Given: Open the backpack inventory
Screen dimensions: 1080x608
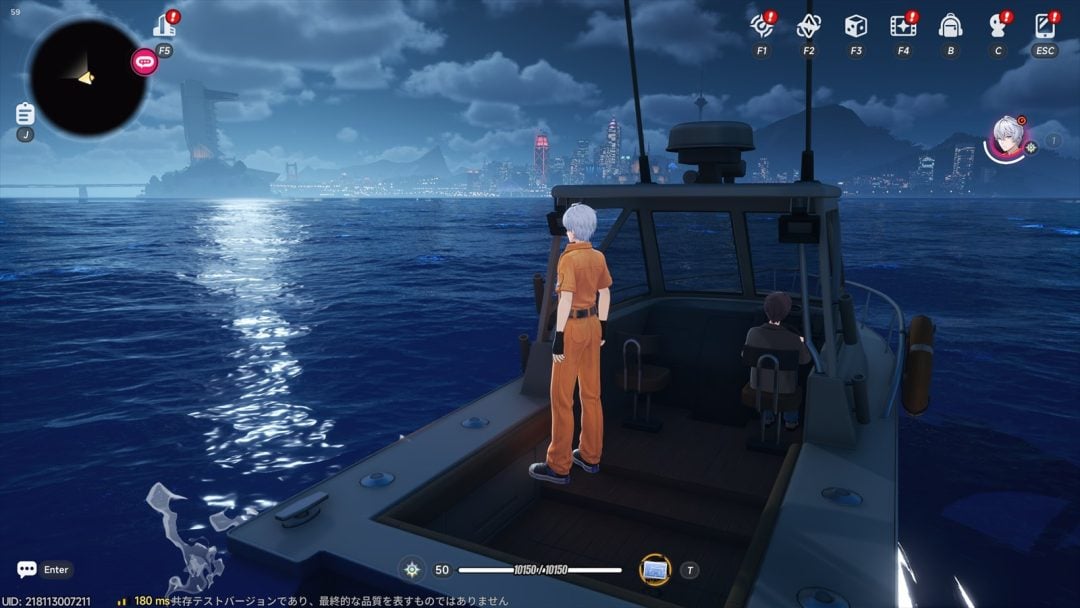Looking at the screenshot, I should tap(950, 26).
